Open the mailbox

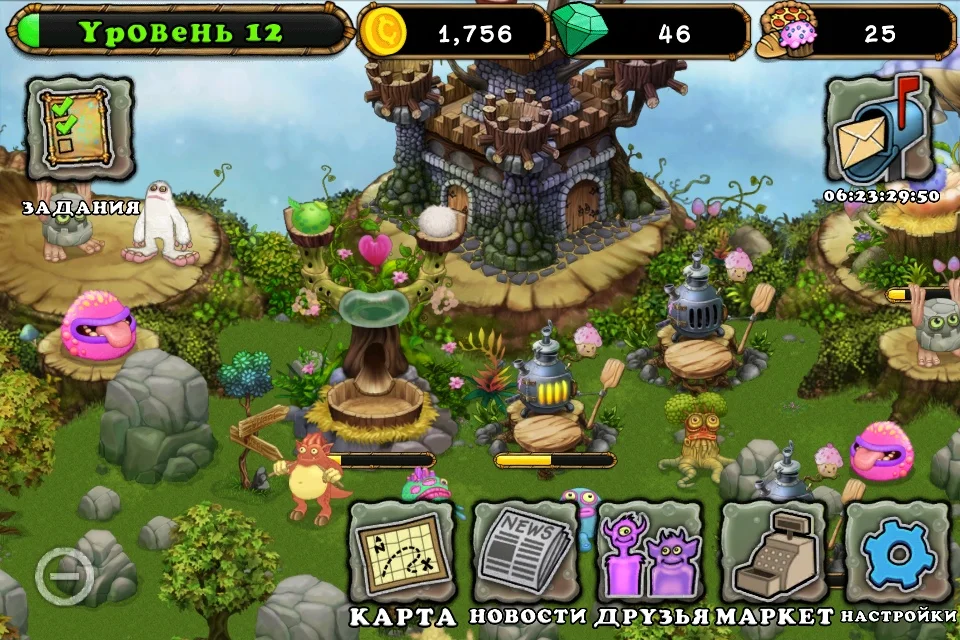878,130
